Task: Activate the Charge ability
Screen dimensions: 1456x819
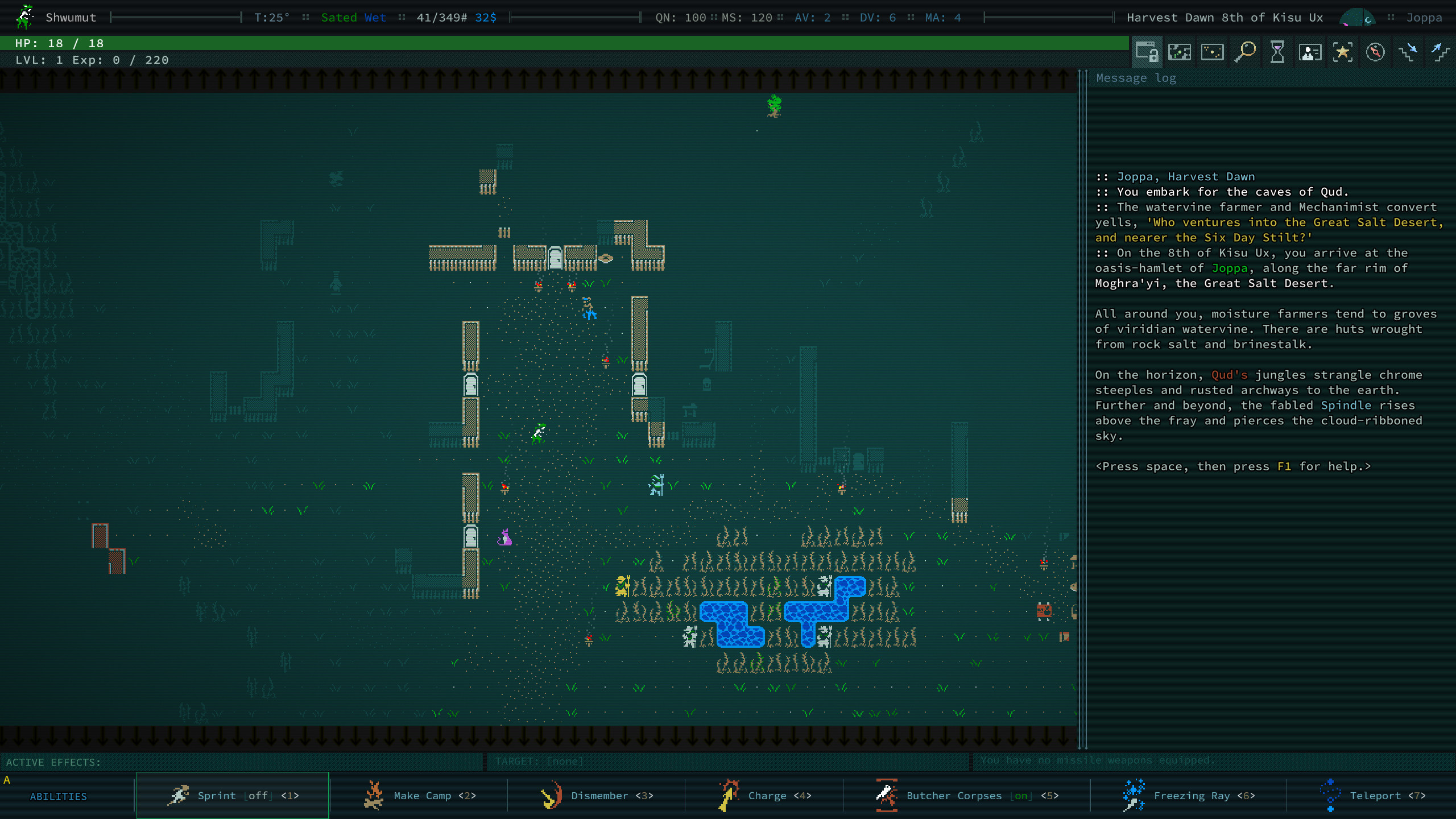Action: coord(765,795)
